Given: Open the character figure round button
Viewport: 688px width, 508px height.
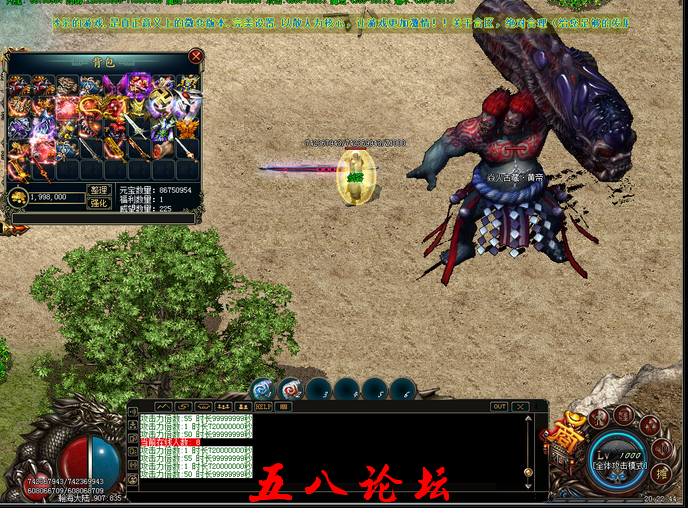Looking at the screenshot, I should pos(599,416).
